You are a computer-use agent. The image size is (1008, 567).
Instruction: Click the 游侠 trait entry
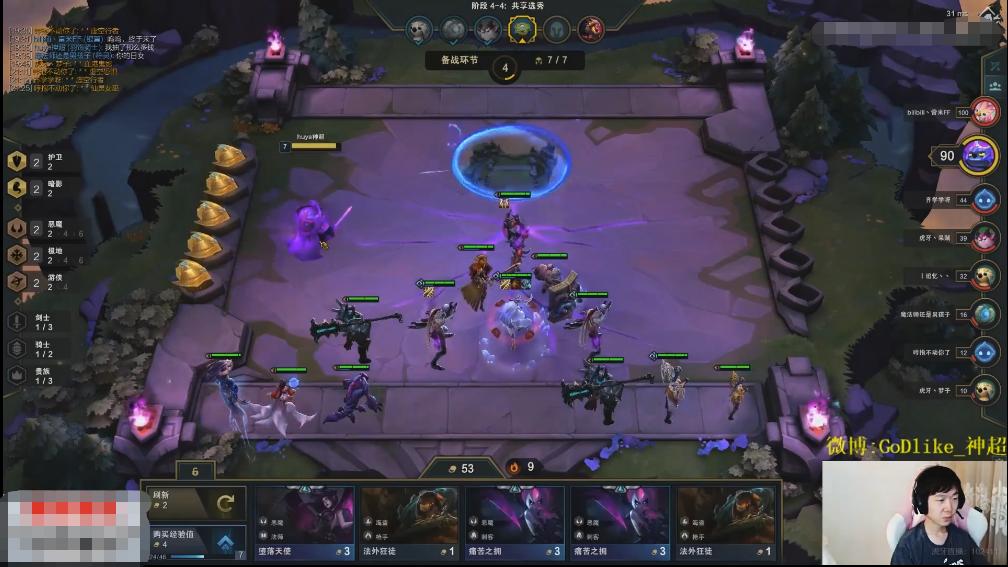click(x=17, y=283)
